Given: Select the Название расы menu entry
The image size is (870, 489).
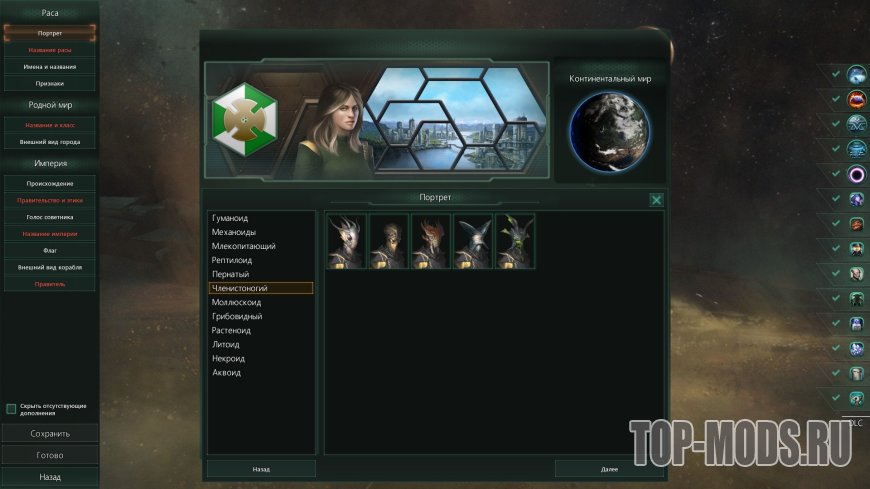Looking at the screenshot, I should (x=50, y=49).
